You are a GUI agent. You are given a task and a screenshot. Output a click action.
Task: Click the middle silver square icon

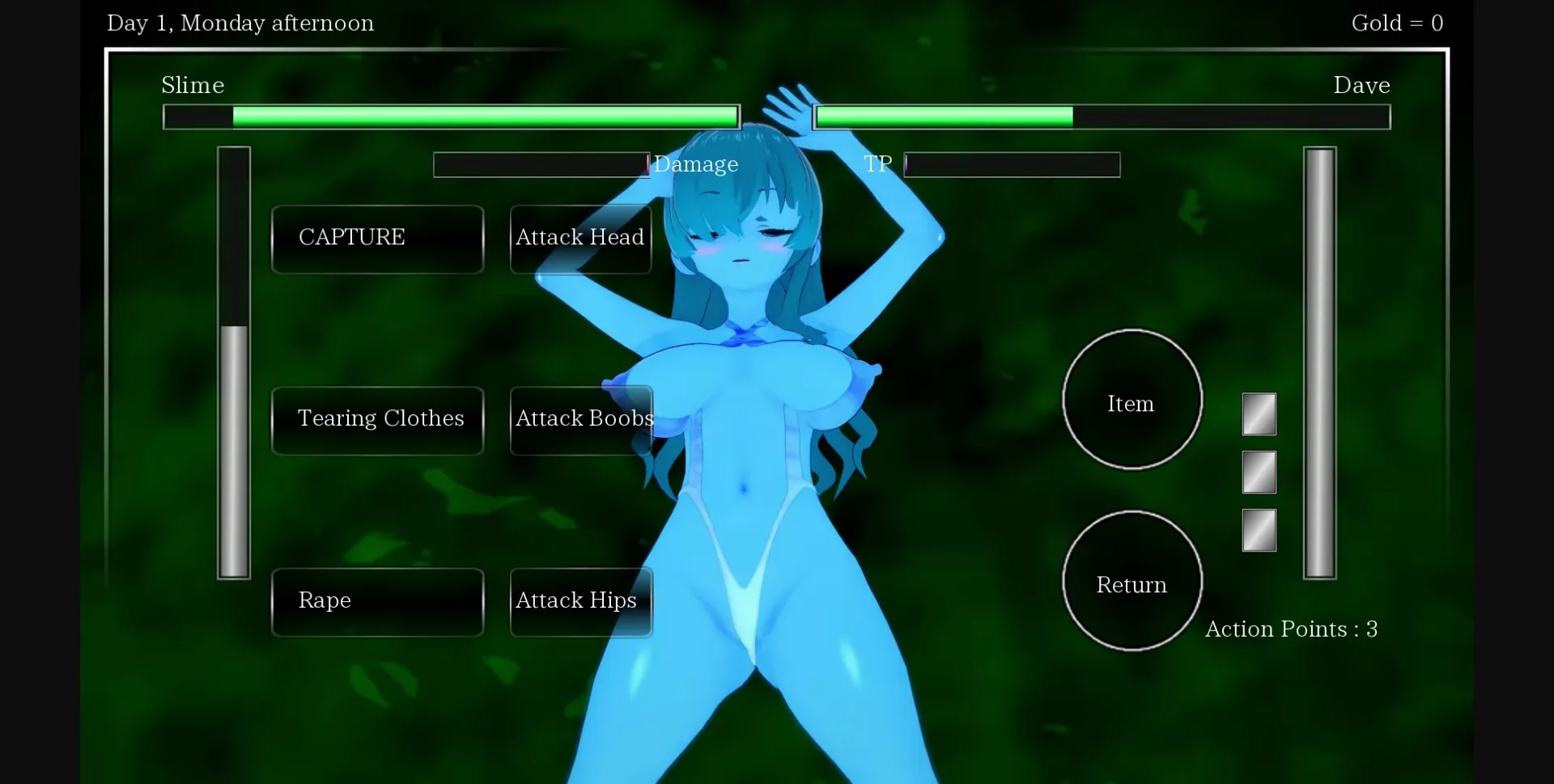click(x=1259, y=473)
